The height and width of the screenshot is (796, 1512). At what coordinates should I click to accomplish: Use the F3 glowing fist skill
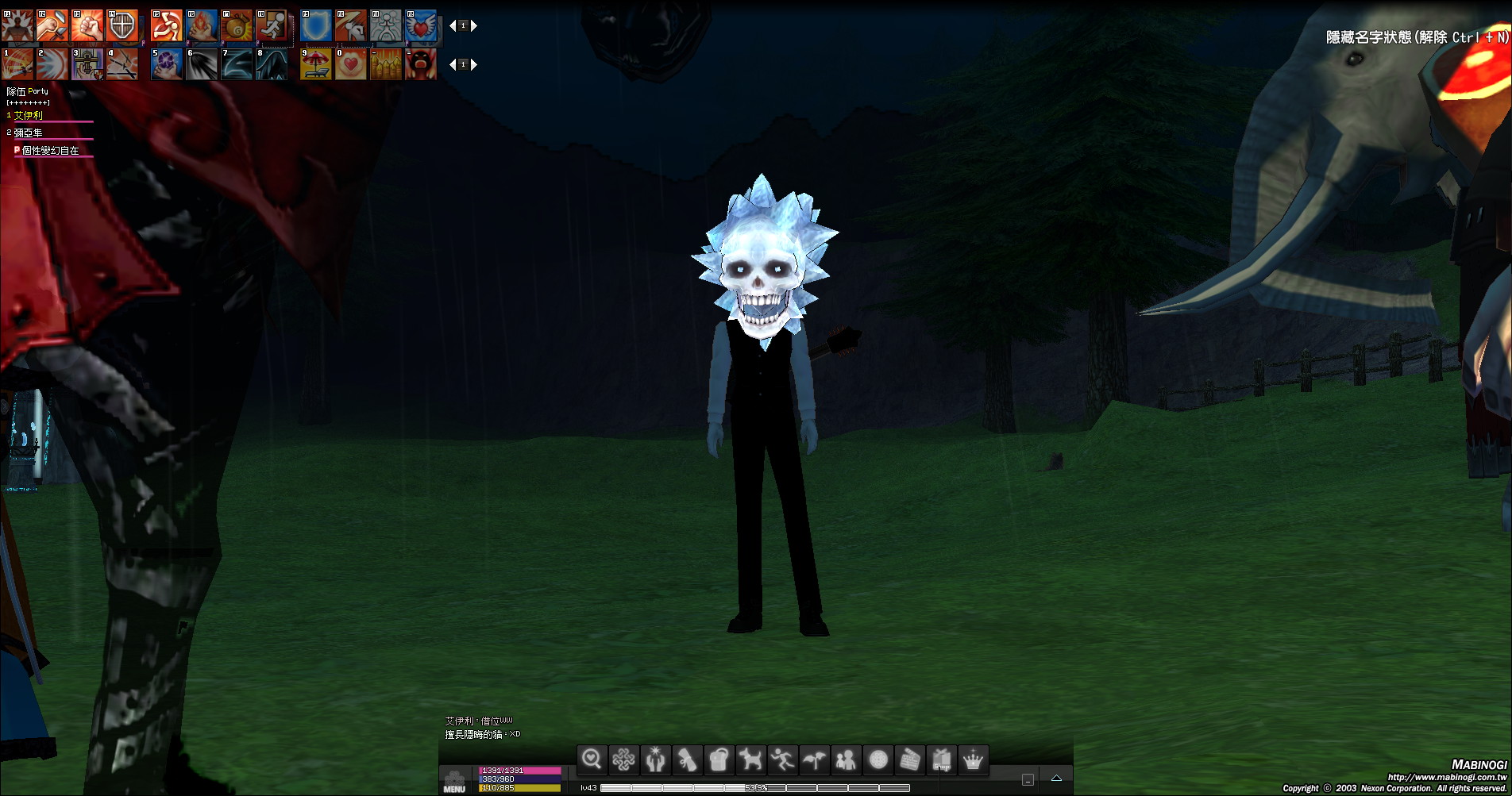click(87, 26)
